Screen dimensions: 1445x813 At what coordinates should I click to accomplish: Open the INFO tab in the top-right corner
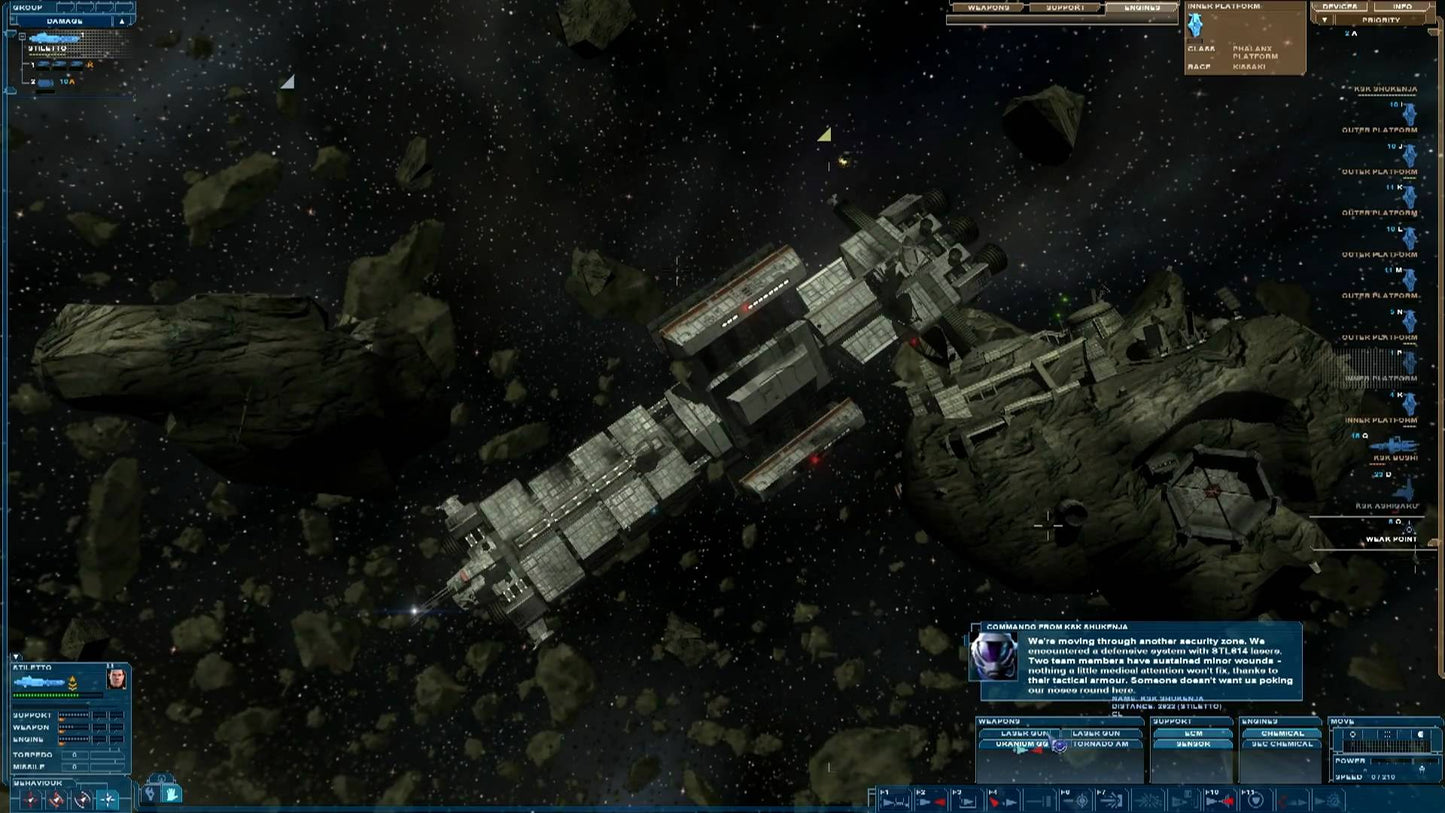pos(1402,7)
